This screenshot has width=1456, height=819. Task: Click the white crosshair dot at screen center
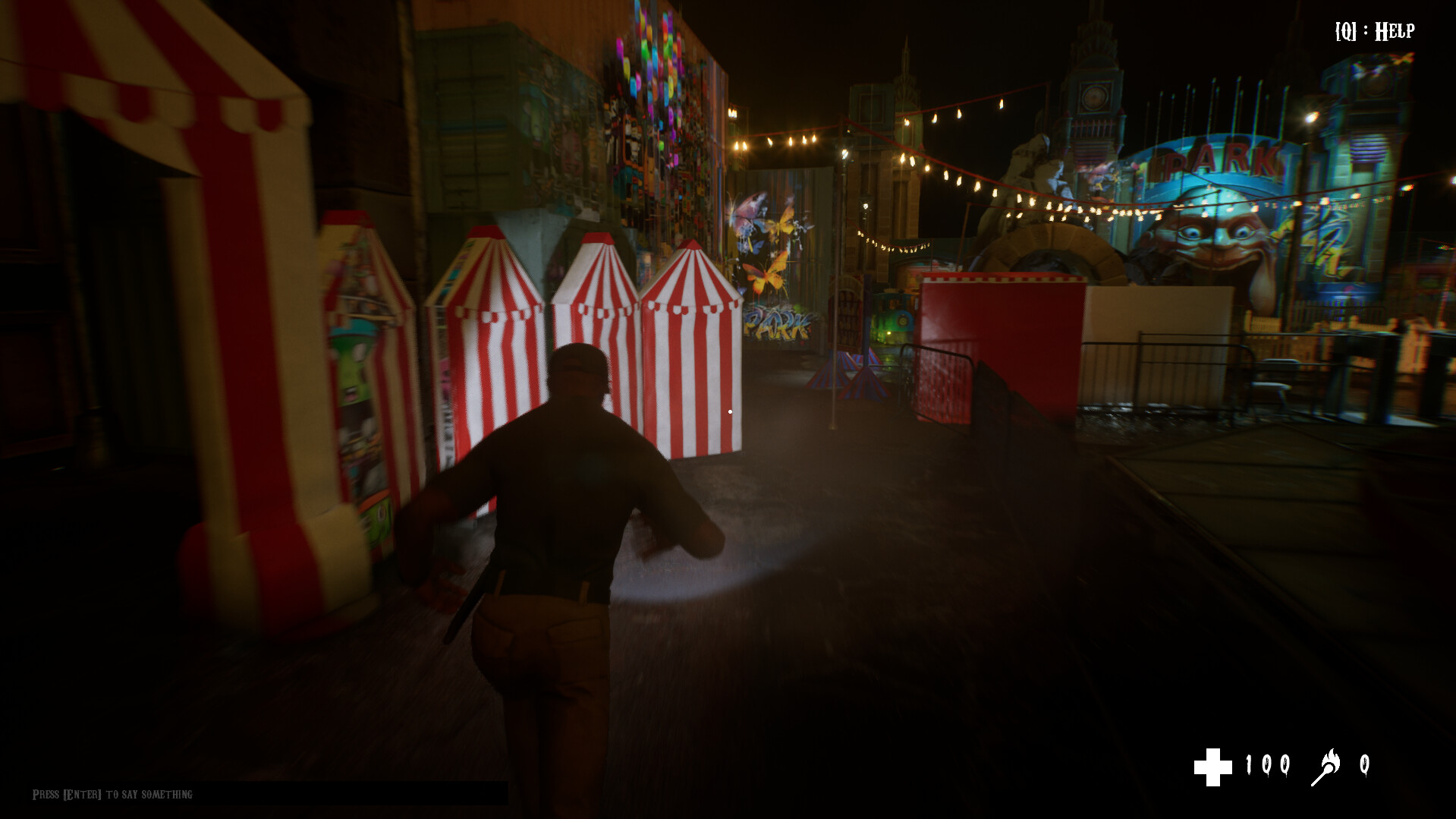pyautogui.click(x=729, y=410)
